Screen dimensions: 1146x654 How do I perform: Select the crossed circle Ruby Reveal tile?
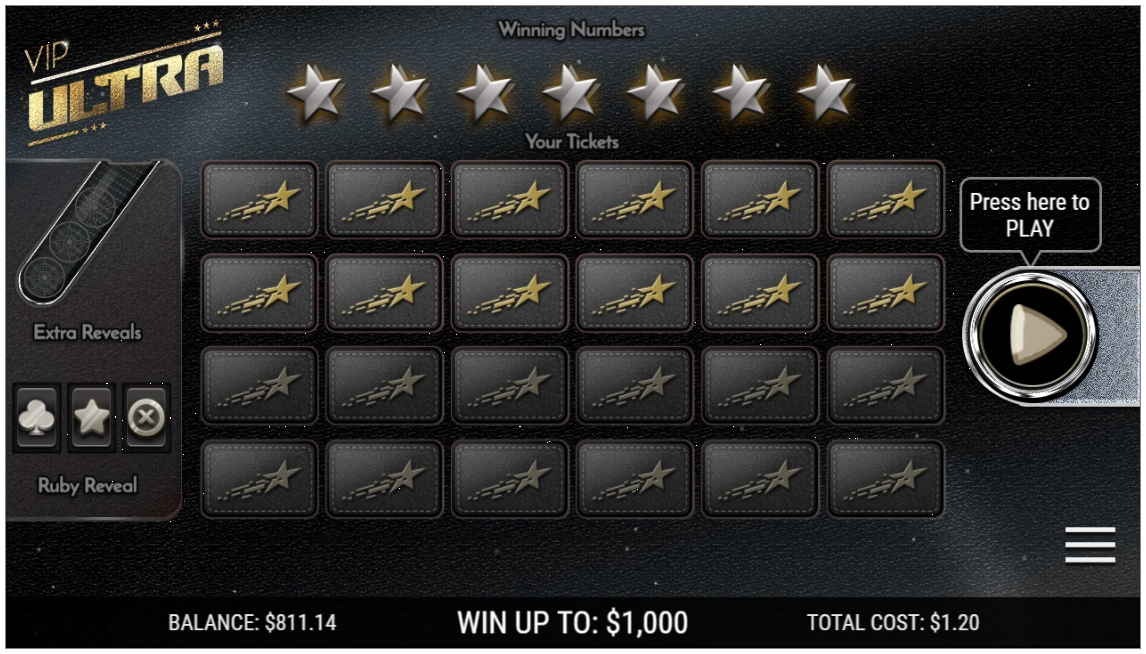[146, 417]
